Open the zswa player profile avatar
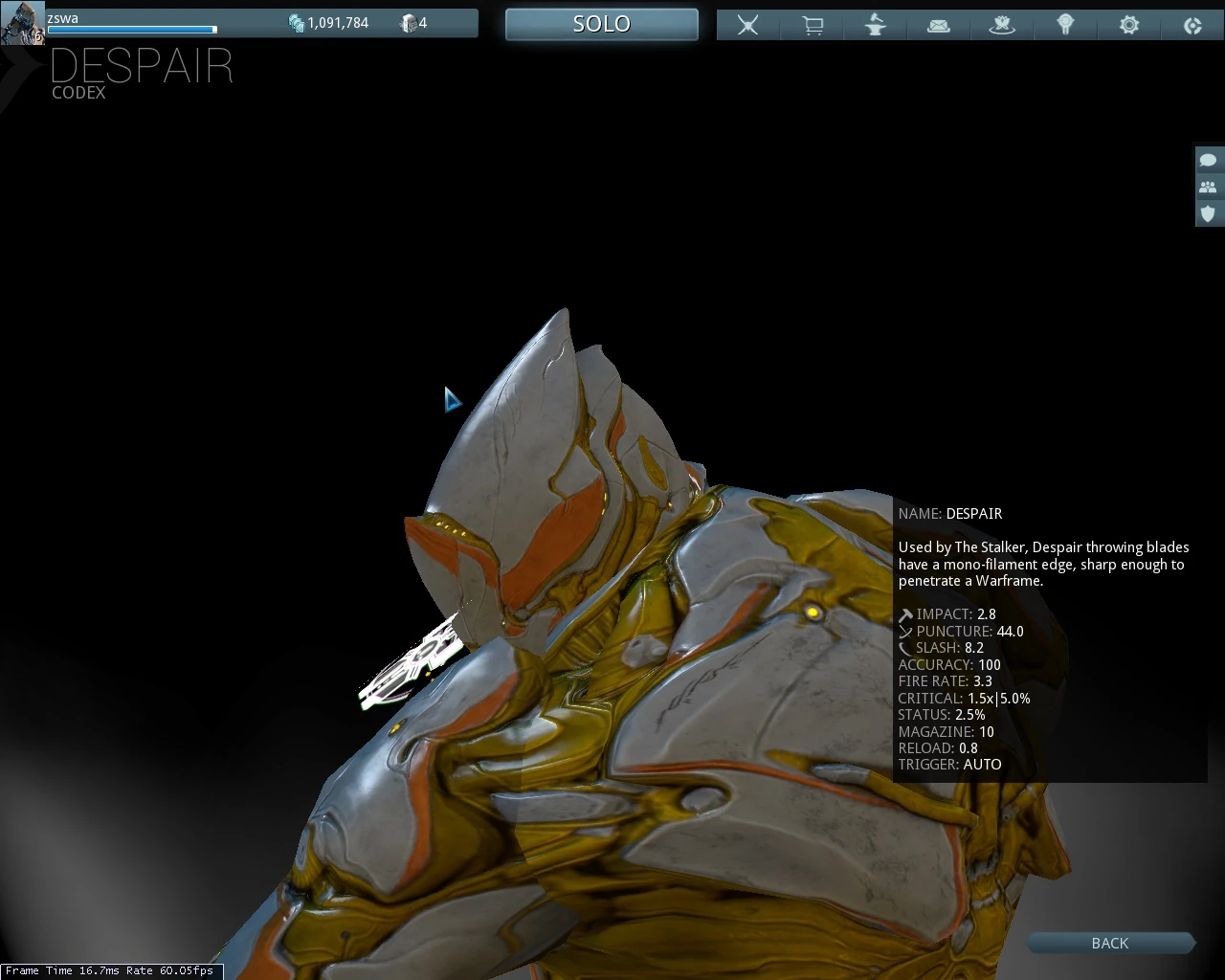1225x980 pixels. click(x=22, y=23)
